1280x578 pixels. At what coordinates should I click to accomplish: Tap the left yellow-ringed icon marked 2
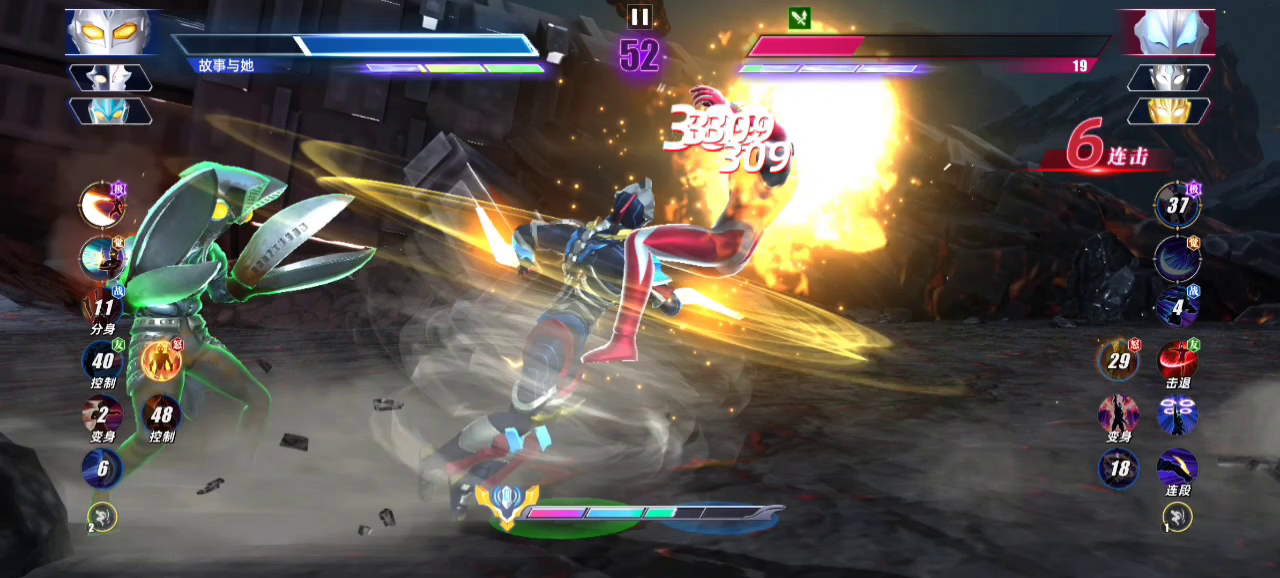coord(102,516)
